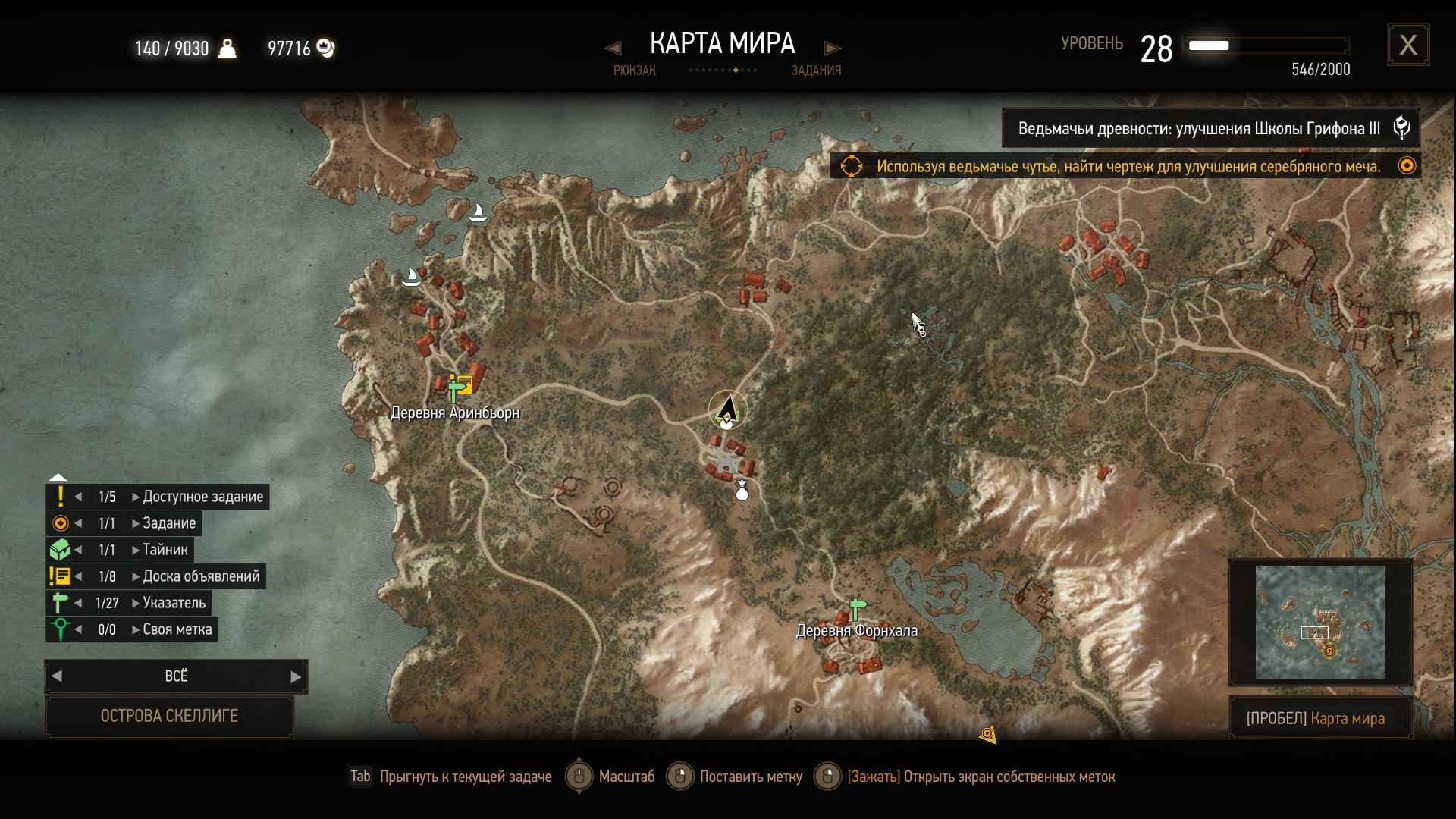1456x819 pixels.
Task: Select the player position arrow marker
Action: pos(728,409)
